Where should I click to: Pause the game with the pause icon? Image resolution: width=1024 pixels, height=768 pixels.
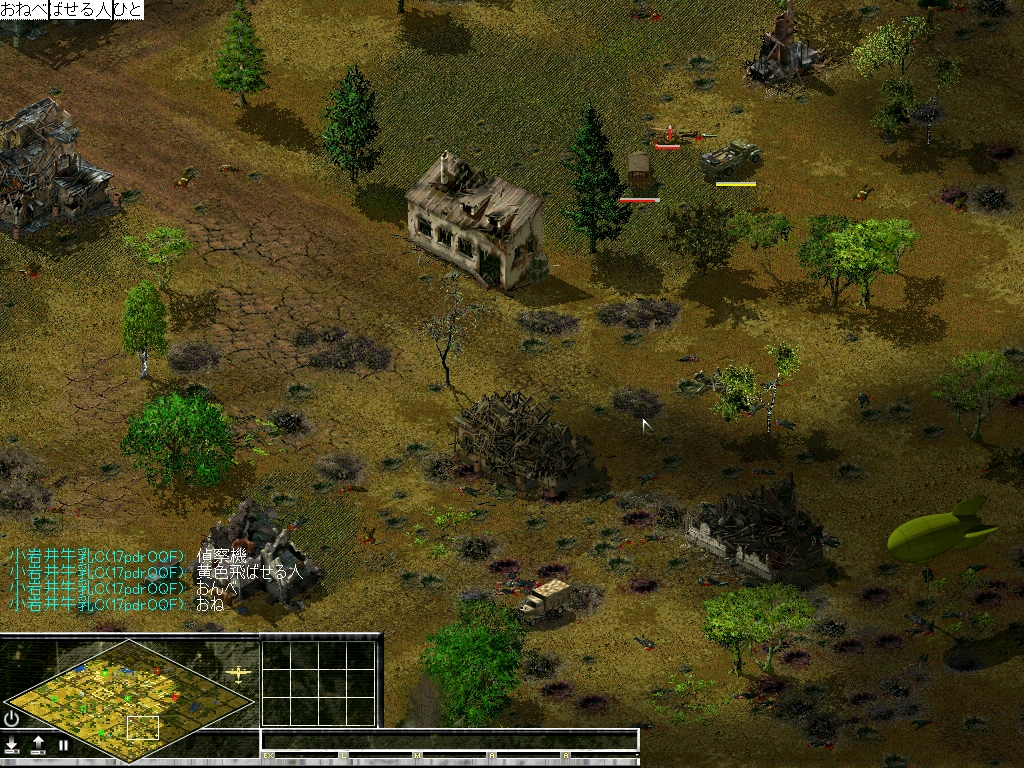(63, 745)
